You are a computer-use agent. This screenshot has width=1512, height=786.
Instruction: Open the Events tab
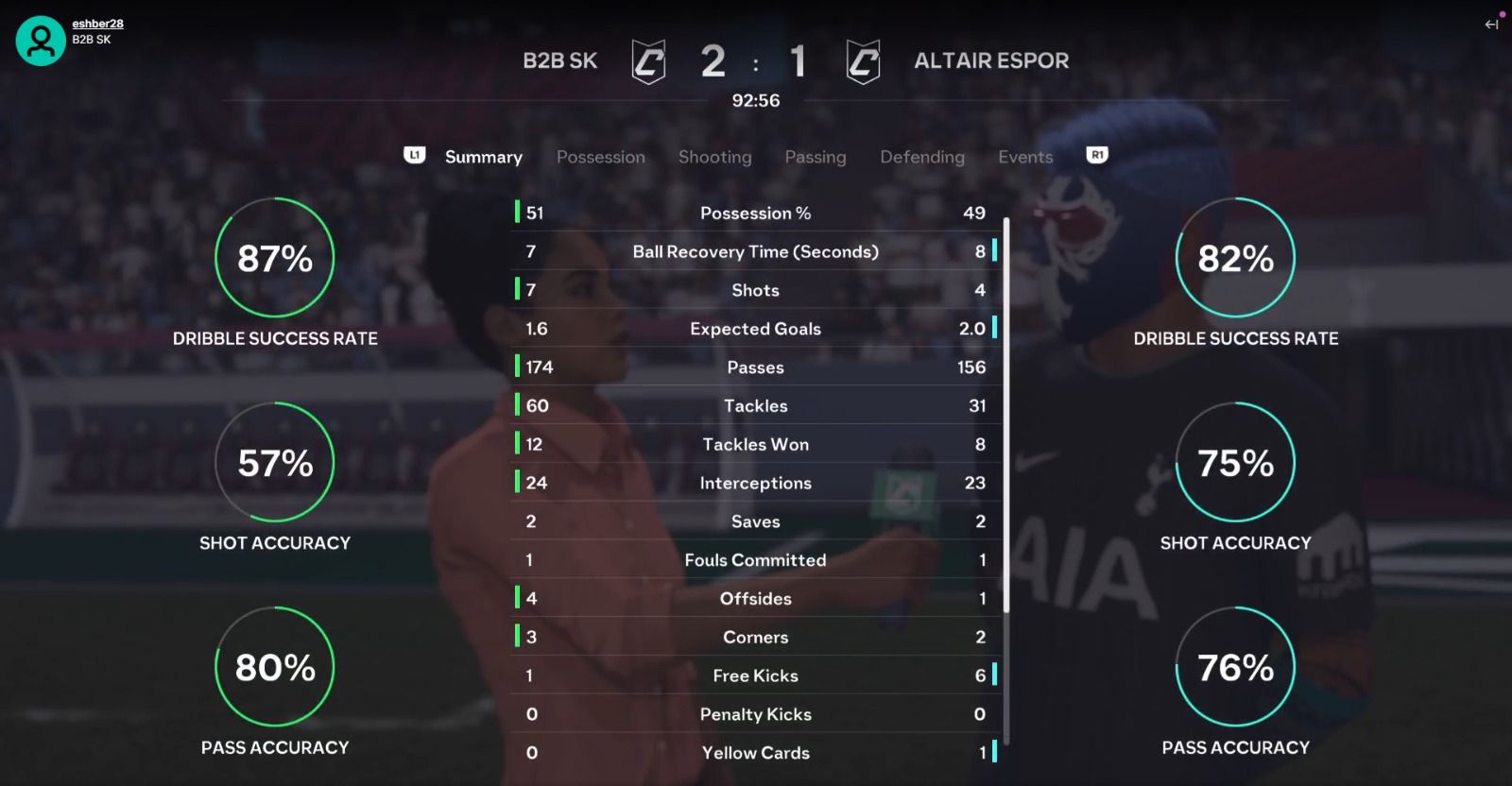pyautogui.click(x=1025, y=157)
